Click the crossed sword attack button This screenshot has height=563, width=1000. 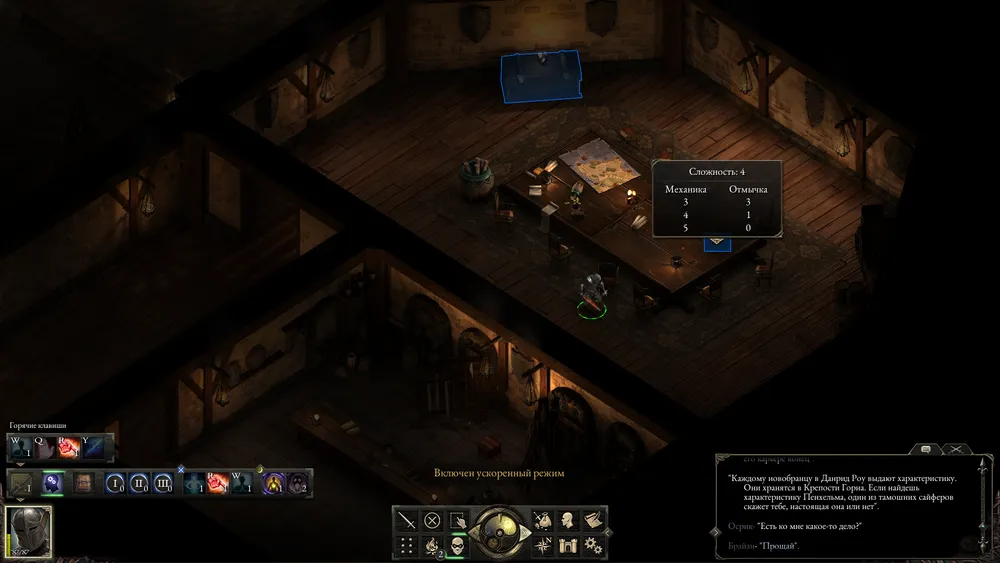pyautogui.click(x=406, y=520)
